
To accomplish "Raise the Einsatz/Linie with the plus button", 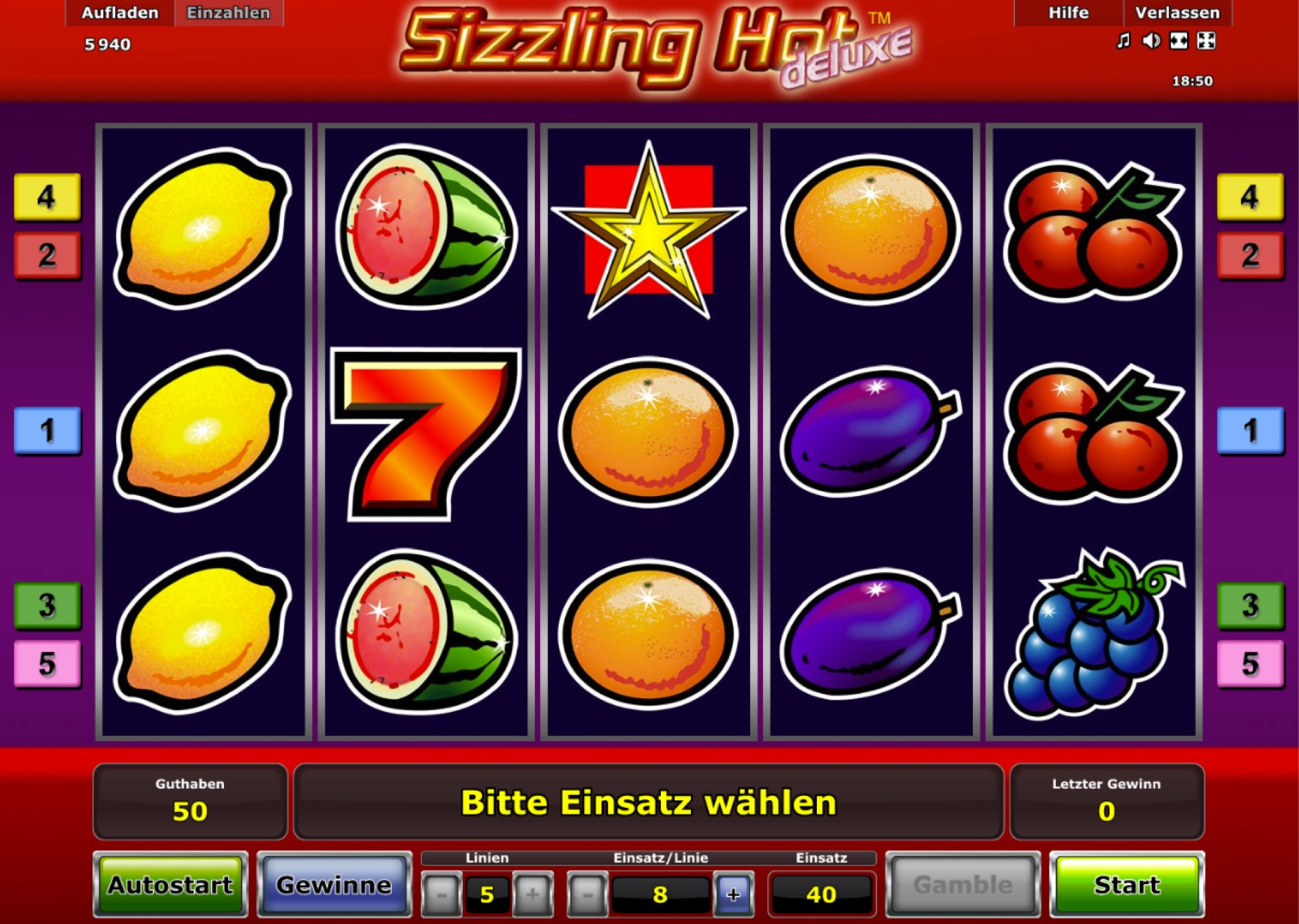I will point(734,894).
